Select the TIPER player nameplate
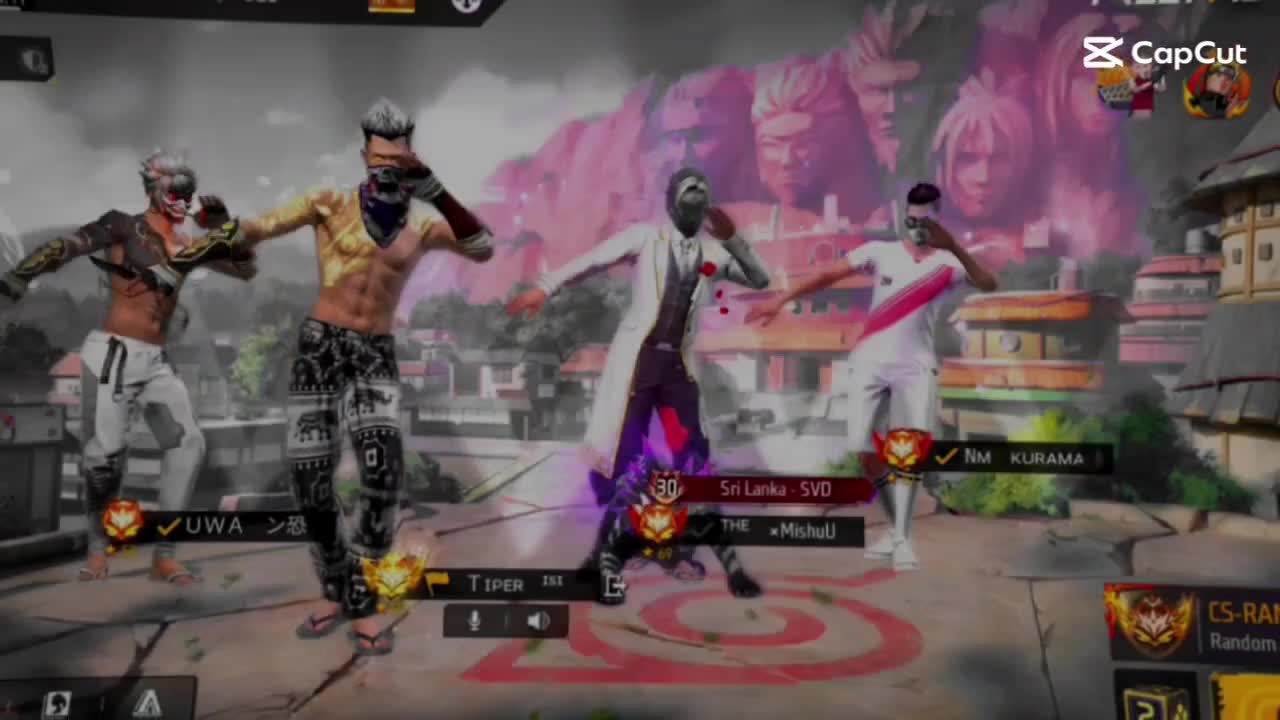This screenshot has width=1280, height=720. (495, 584)
